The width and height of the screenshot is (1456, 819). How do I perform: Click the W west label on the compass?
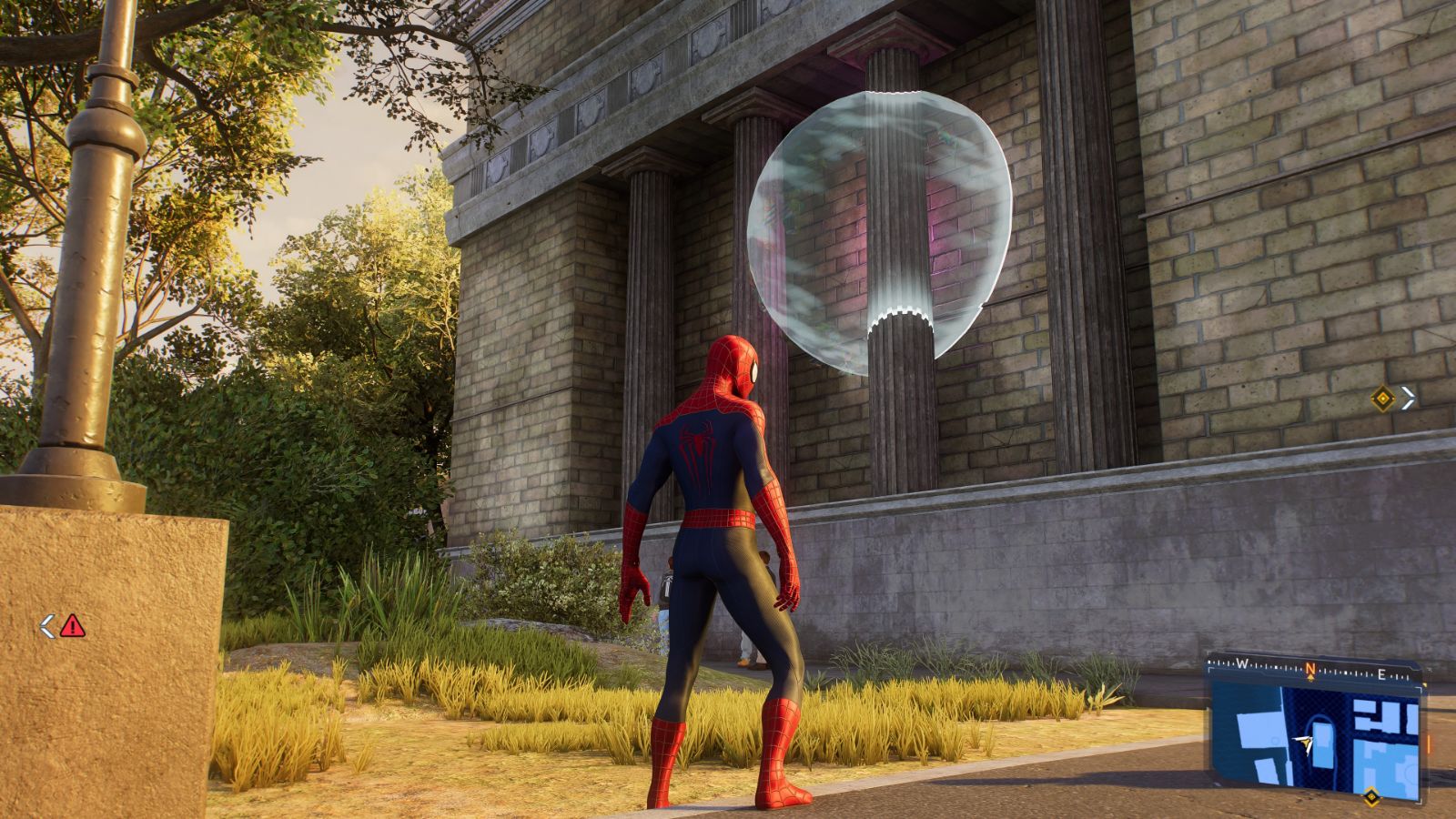point(1242,663)
